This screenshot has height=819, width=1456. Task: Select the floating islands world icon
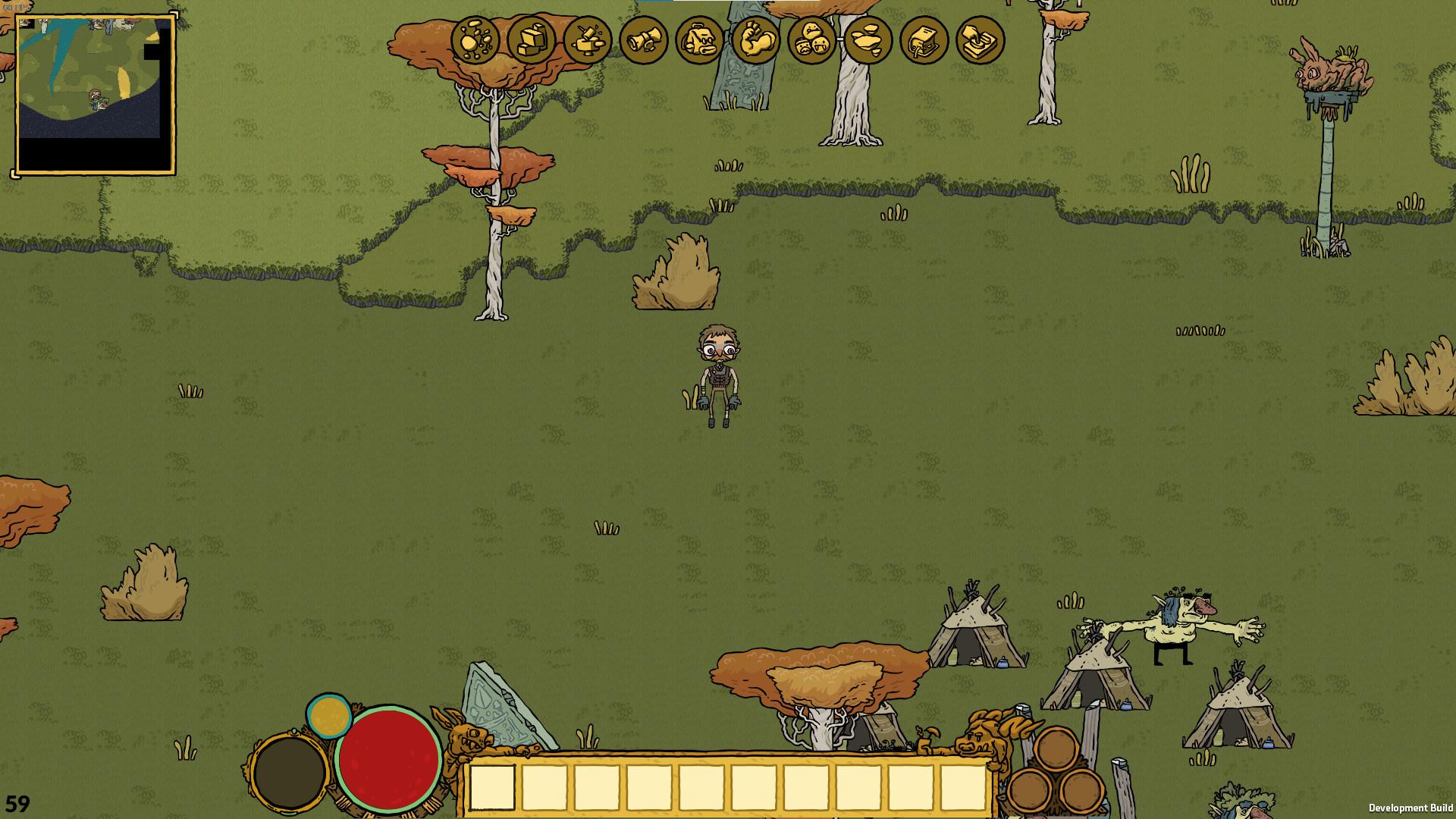[868, 40]
